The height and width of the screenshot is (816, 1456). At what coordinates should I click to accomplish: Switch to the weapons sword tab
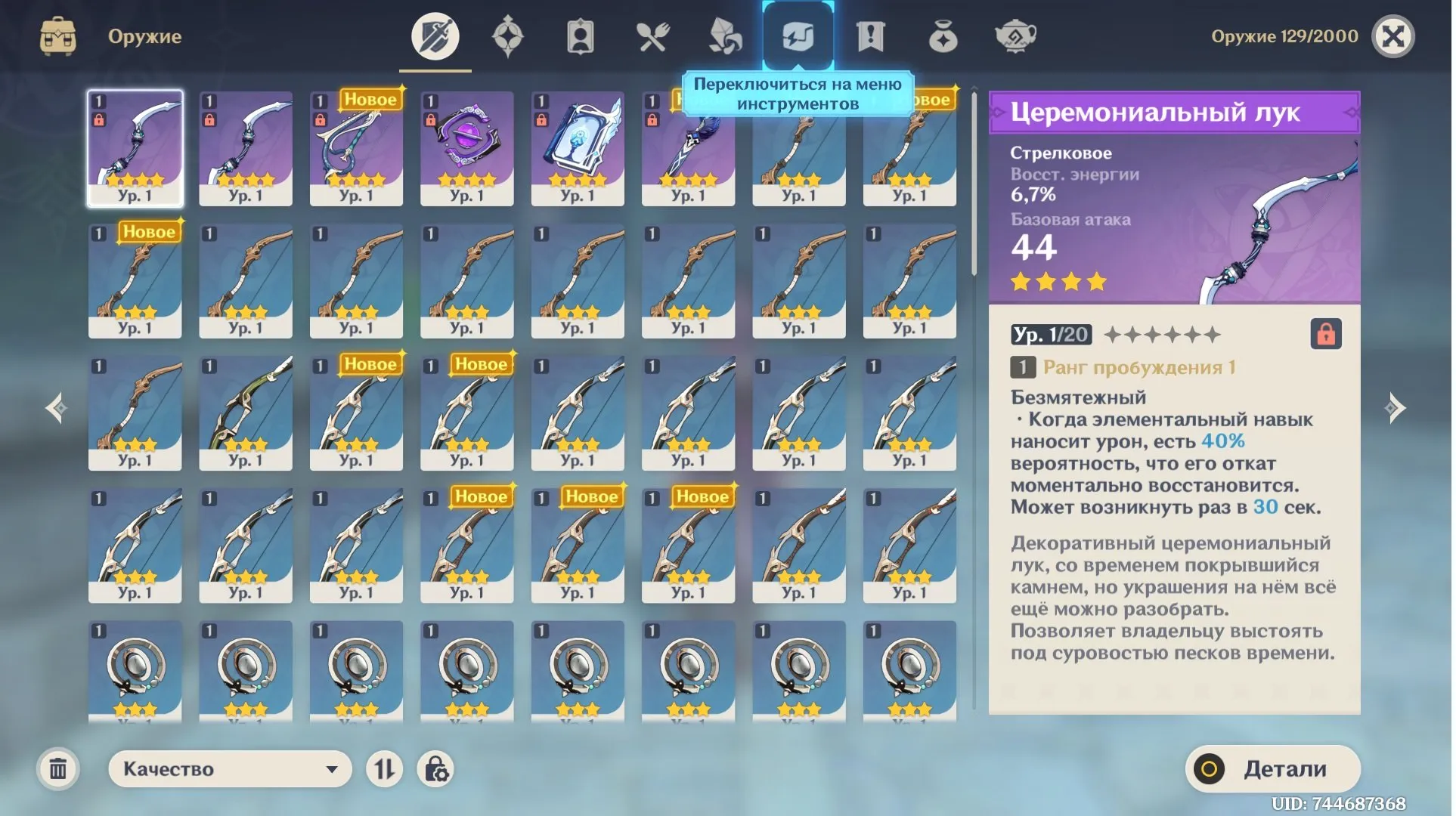[435, 34]
